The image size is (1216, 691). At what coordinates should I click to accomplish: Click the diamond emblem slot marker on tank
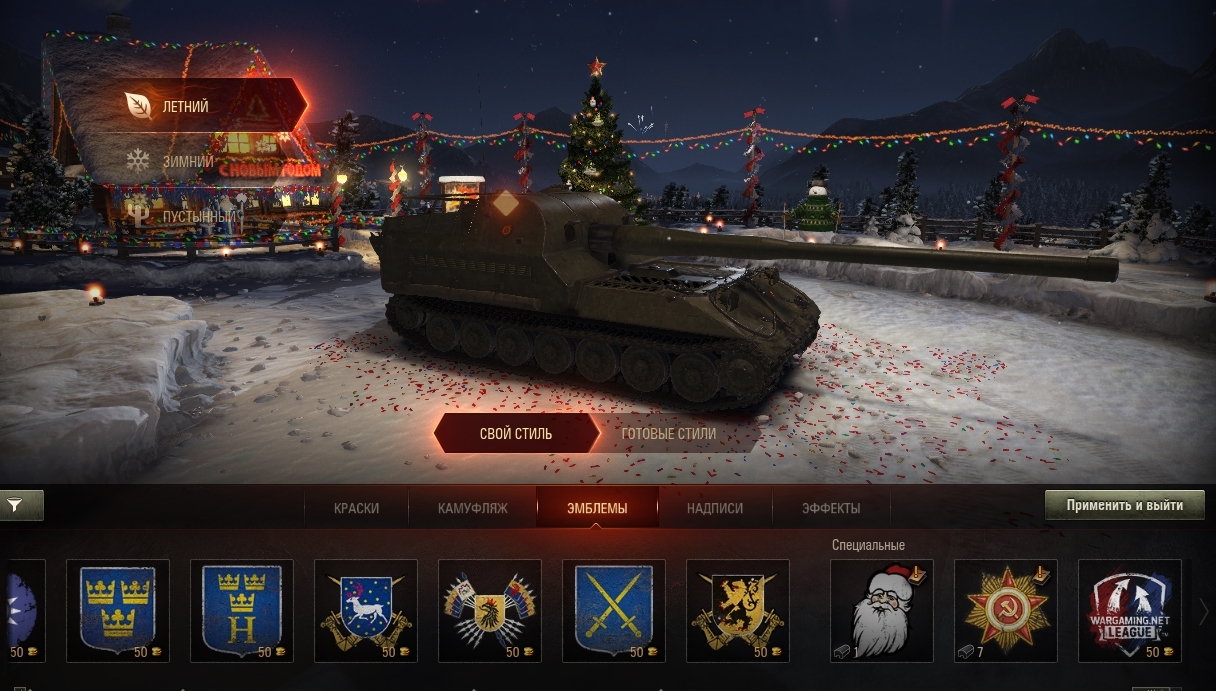point(506,204)
